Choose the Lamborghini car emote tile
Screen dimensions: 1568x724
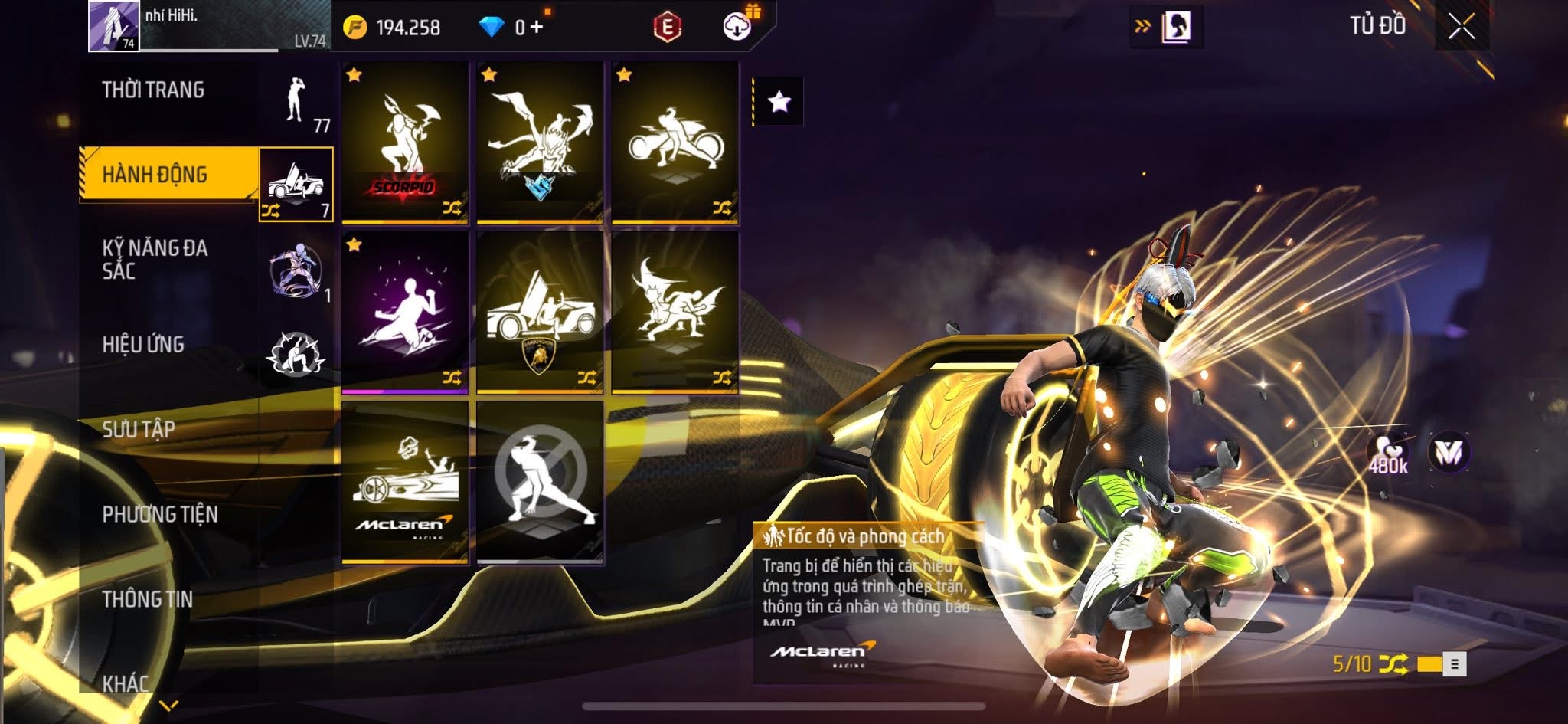click(540, 312)
